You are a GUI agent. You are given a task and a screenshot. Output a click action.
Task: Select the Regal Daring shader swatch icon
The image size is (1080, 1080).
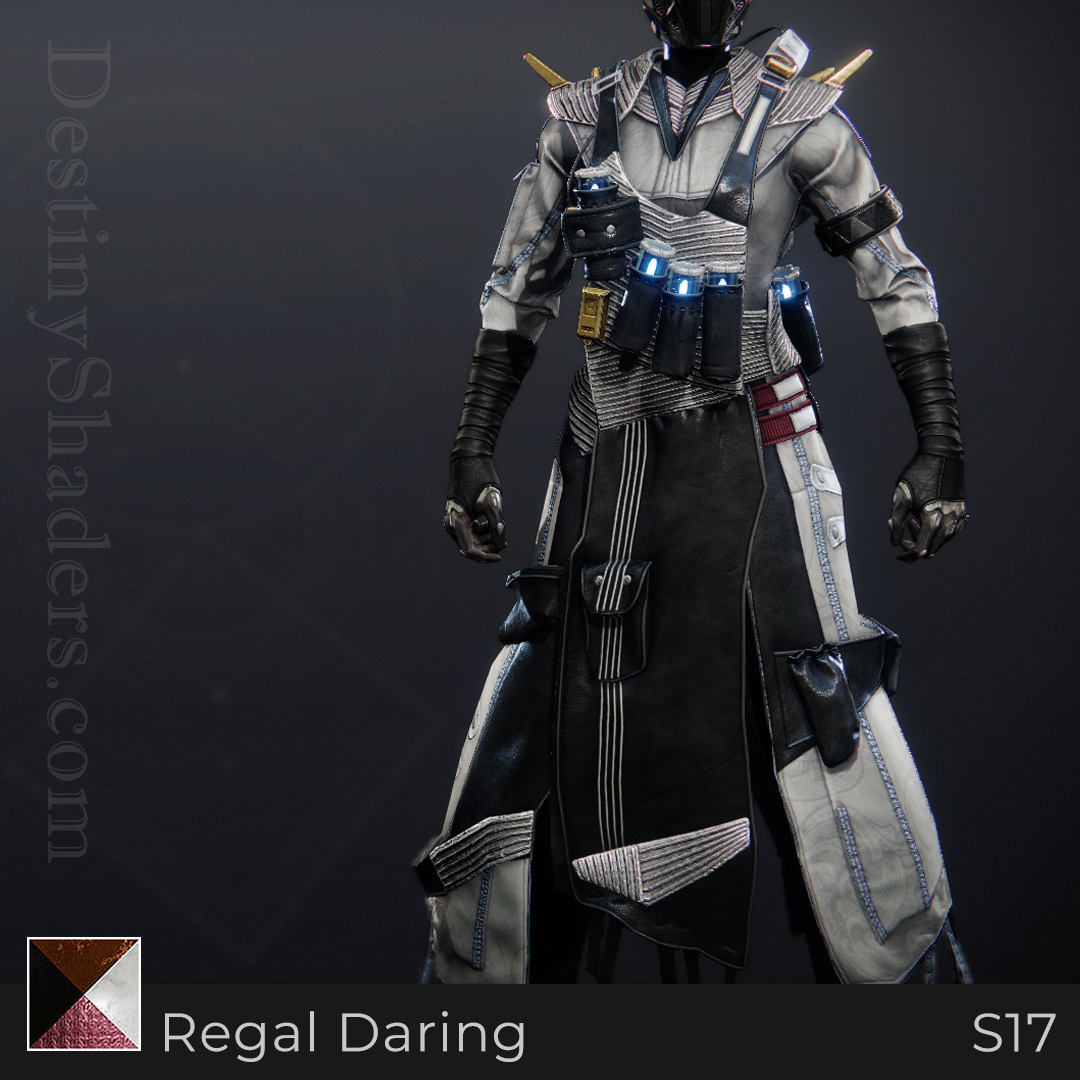(84, 993)
